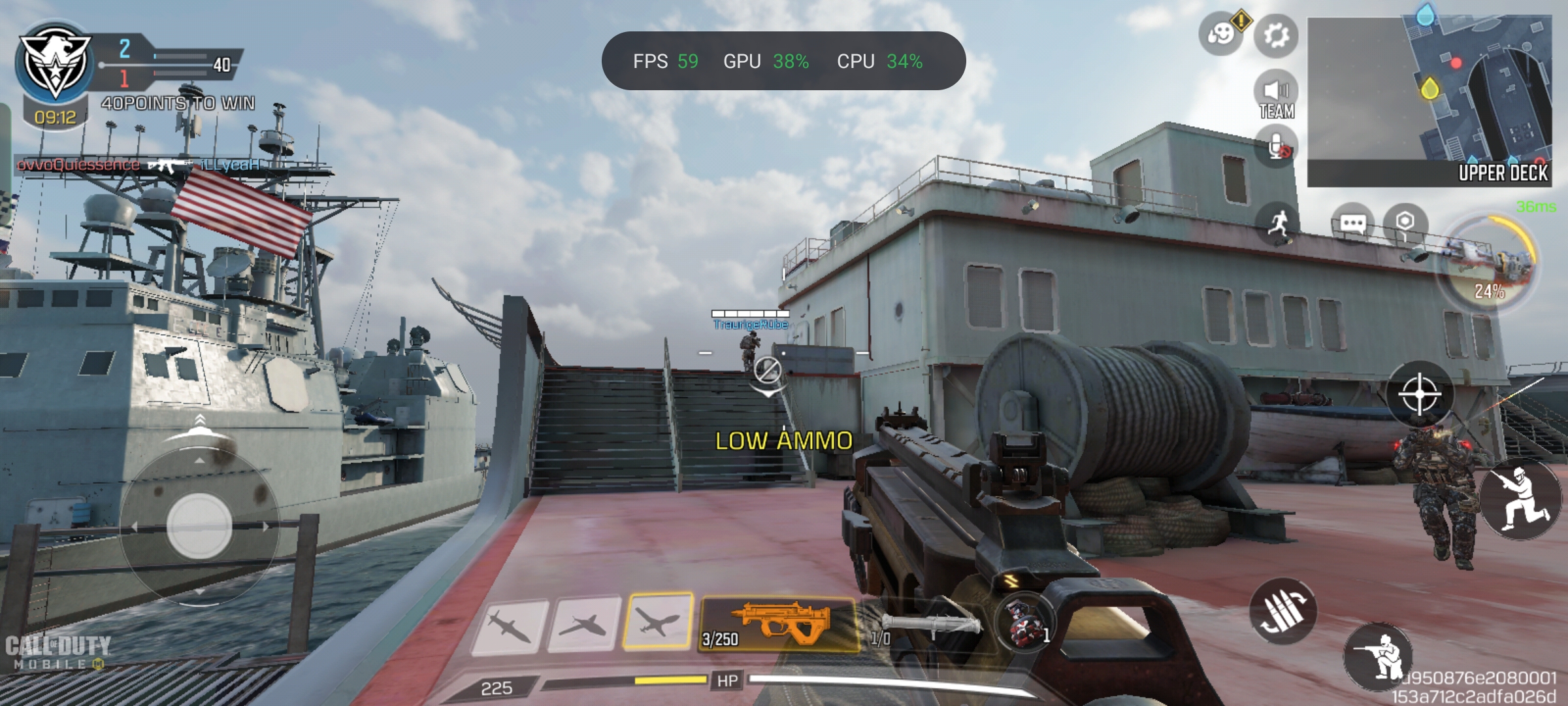
Task: Tap the movement joystick thumb
Action: pos(199,526)
